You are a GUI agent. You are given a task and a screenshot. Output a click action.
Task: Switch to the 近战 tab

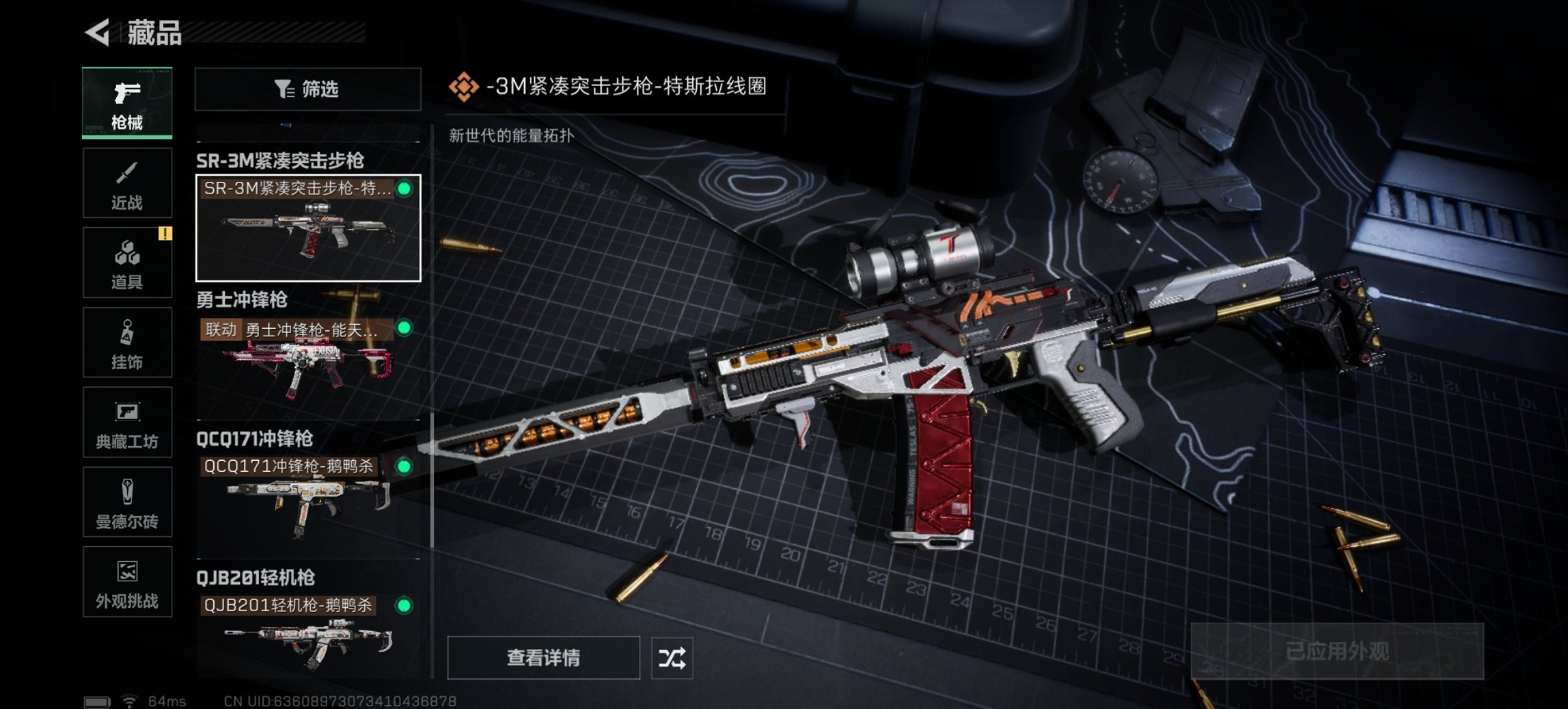tap(127, 181)
